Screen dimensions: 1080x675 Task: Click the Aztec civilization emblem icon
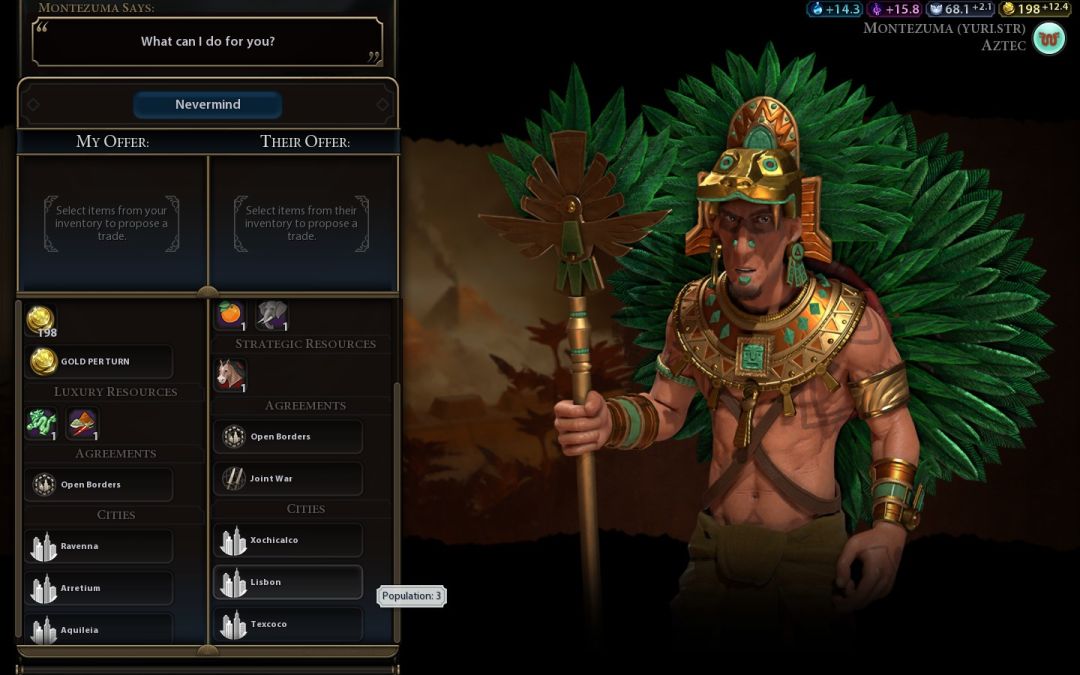[1049, 39]
